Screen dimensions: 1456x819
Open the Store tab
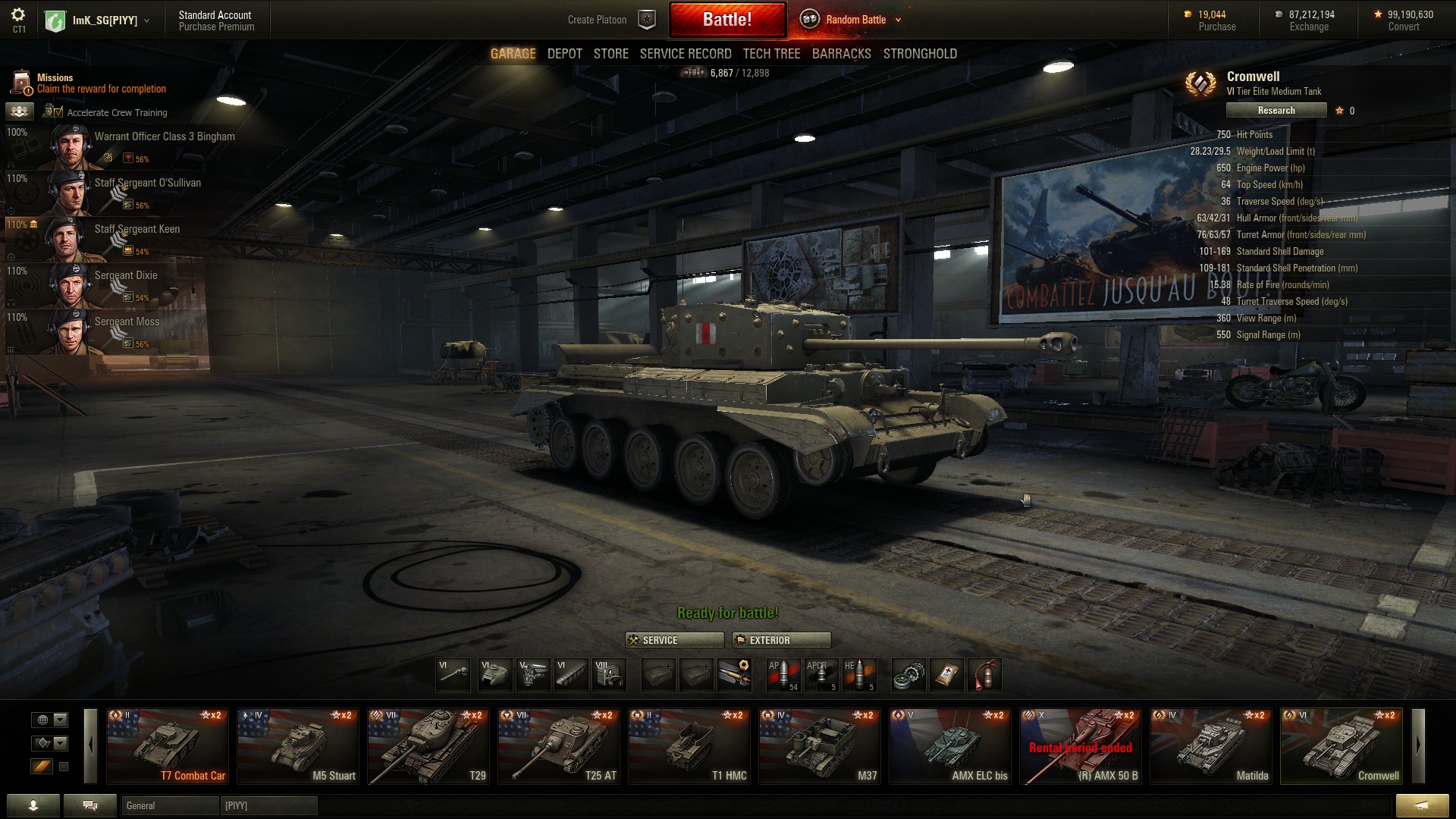(610, 54)
